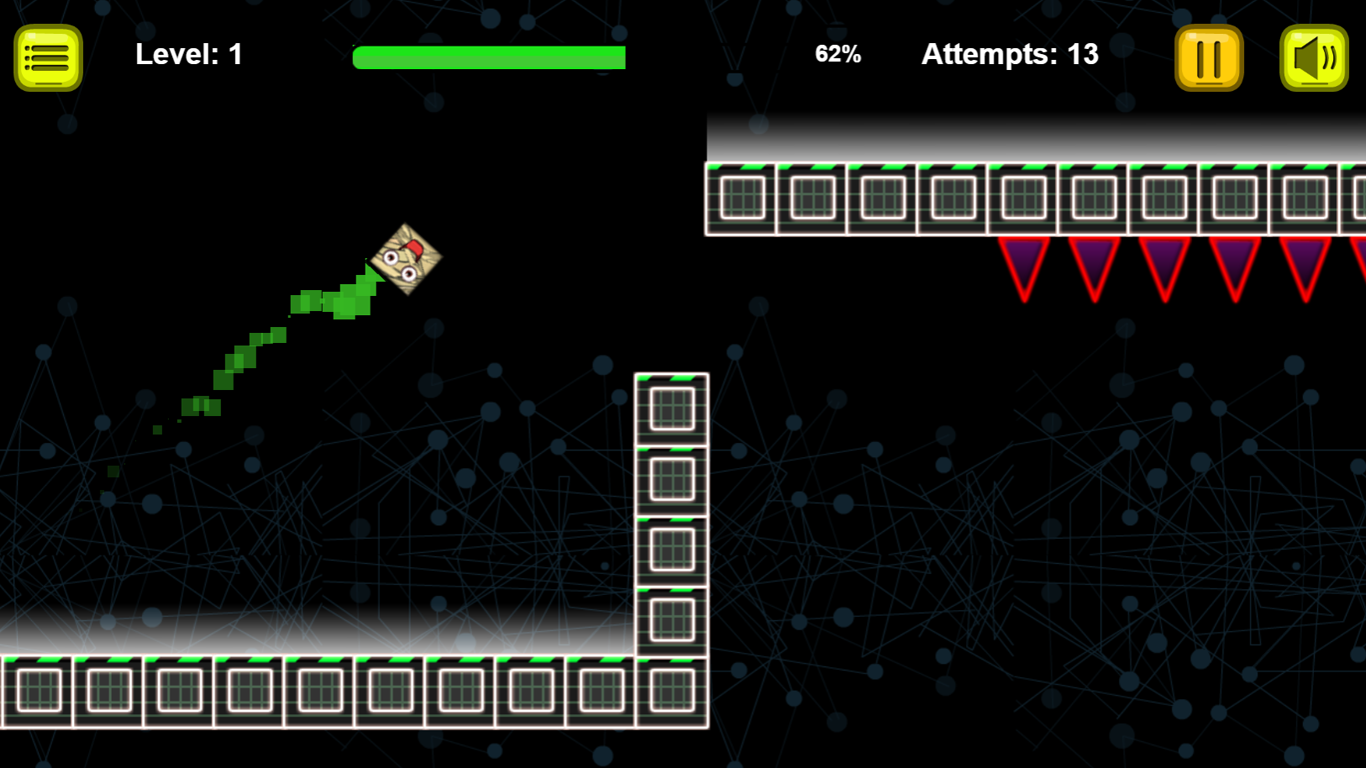Select the orange pause button icon
The image size is (1366, 768).
tap(1208, 55)
